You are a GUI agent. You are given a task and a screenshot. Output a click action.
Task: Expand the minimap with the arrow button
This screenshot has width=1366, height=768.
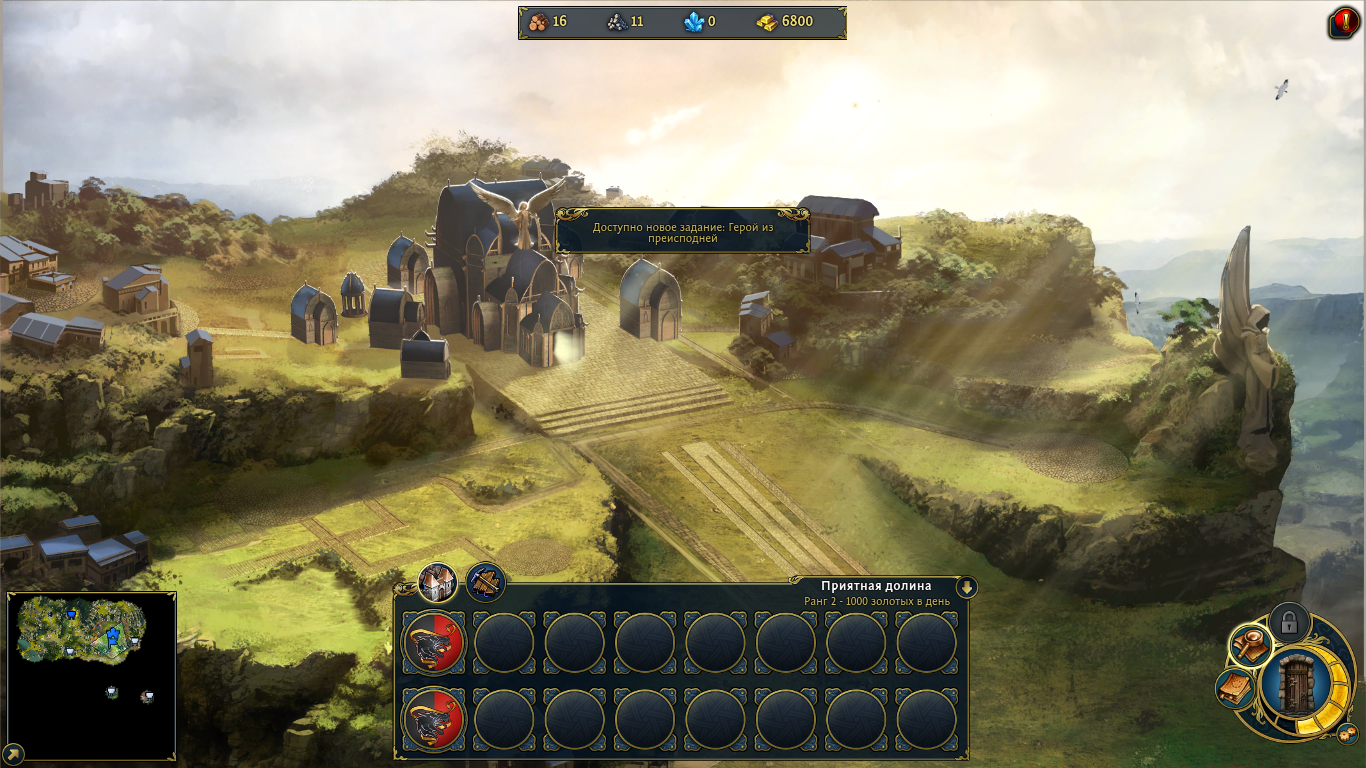pos(14,753)
